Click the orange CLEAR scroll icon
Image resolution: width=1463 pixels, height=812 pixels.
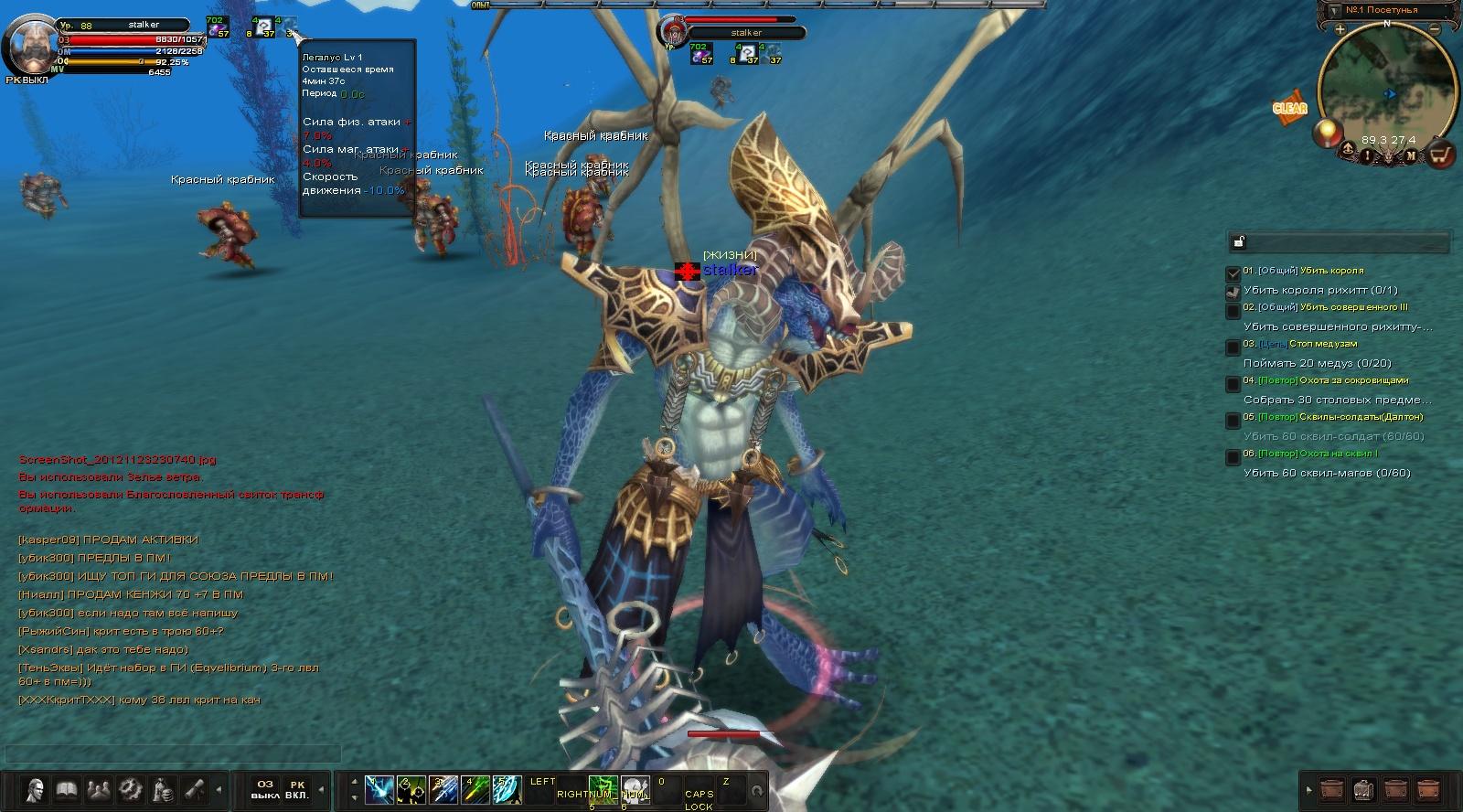(x=1290, y=108)
